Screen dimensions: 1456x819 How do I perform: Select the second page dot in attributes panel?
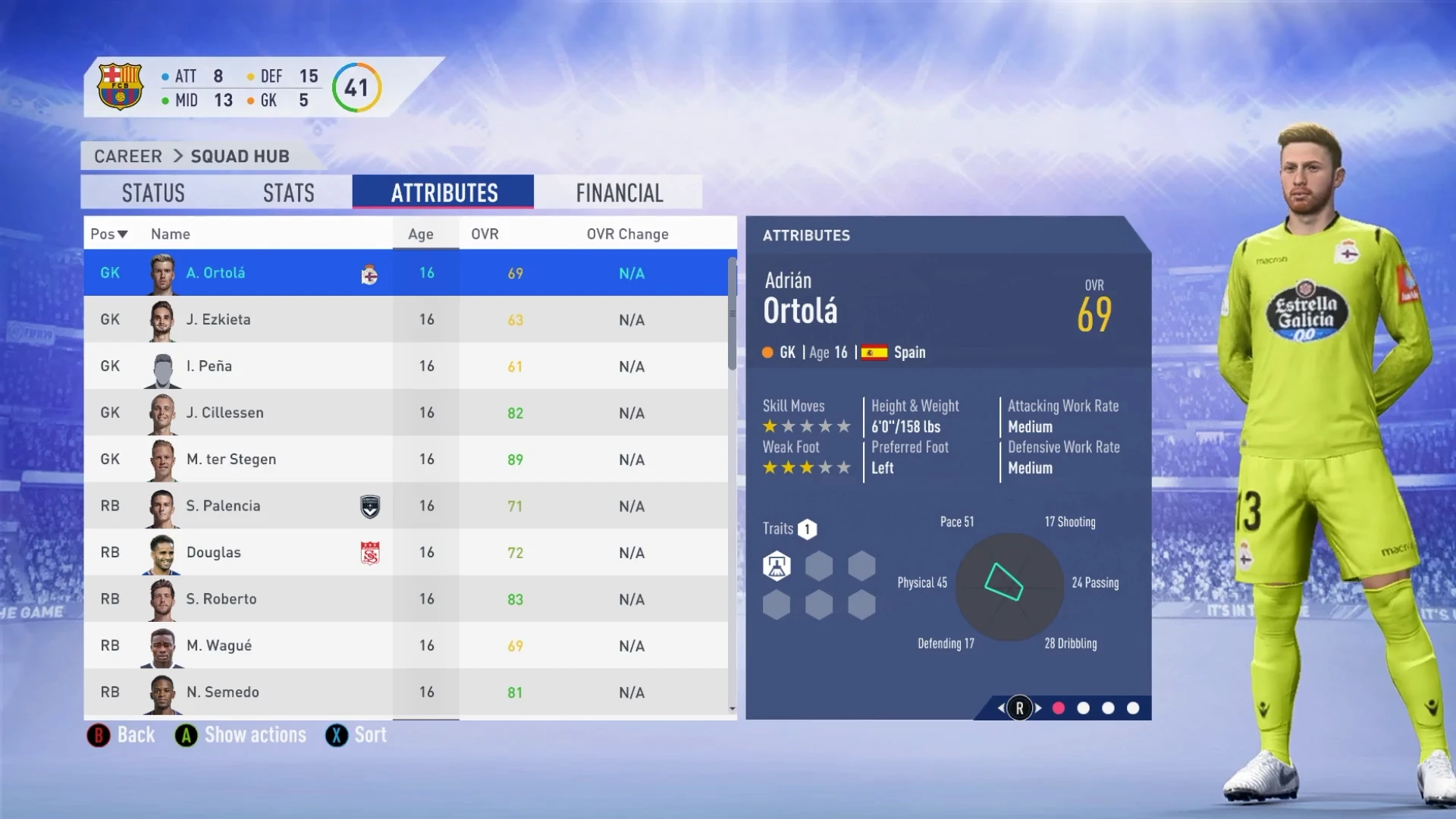coord(1084,708)
